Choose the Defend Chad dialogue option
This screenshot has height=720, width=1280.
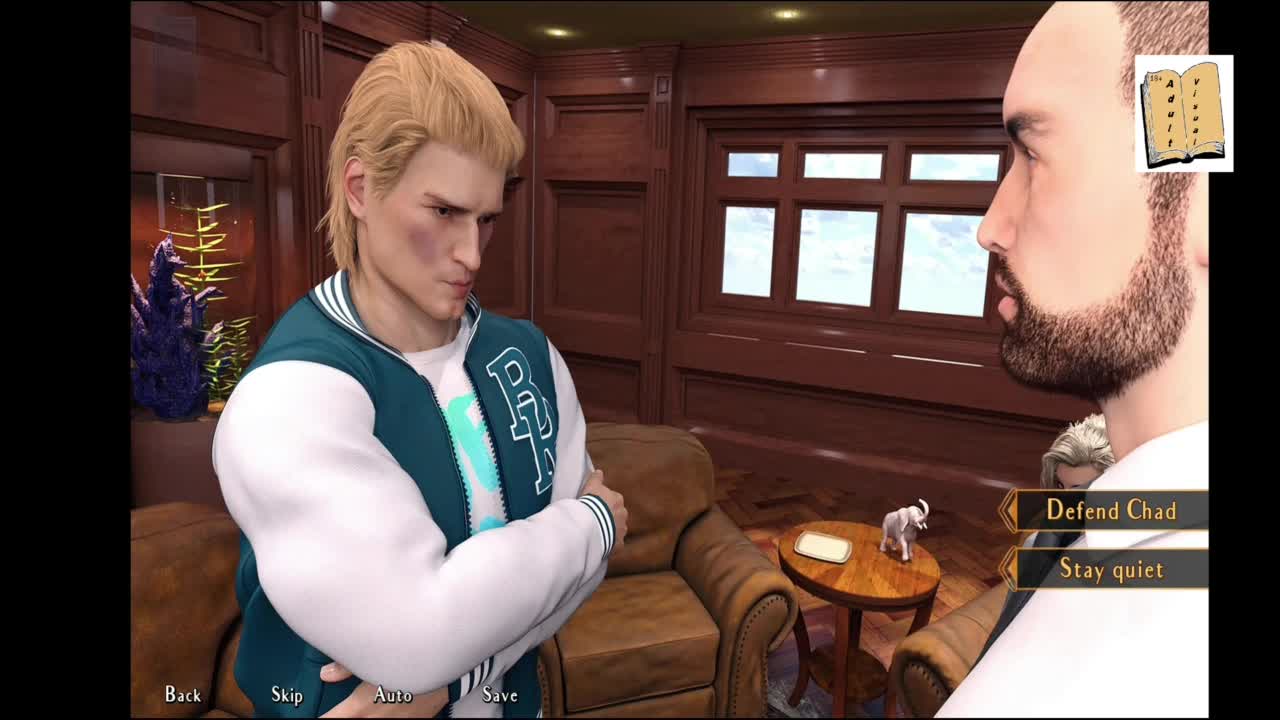(1110, 510)
